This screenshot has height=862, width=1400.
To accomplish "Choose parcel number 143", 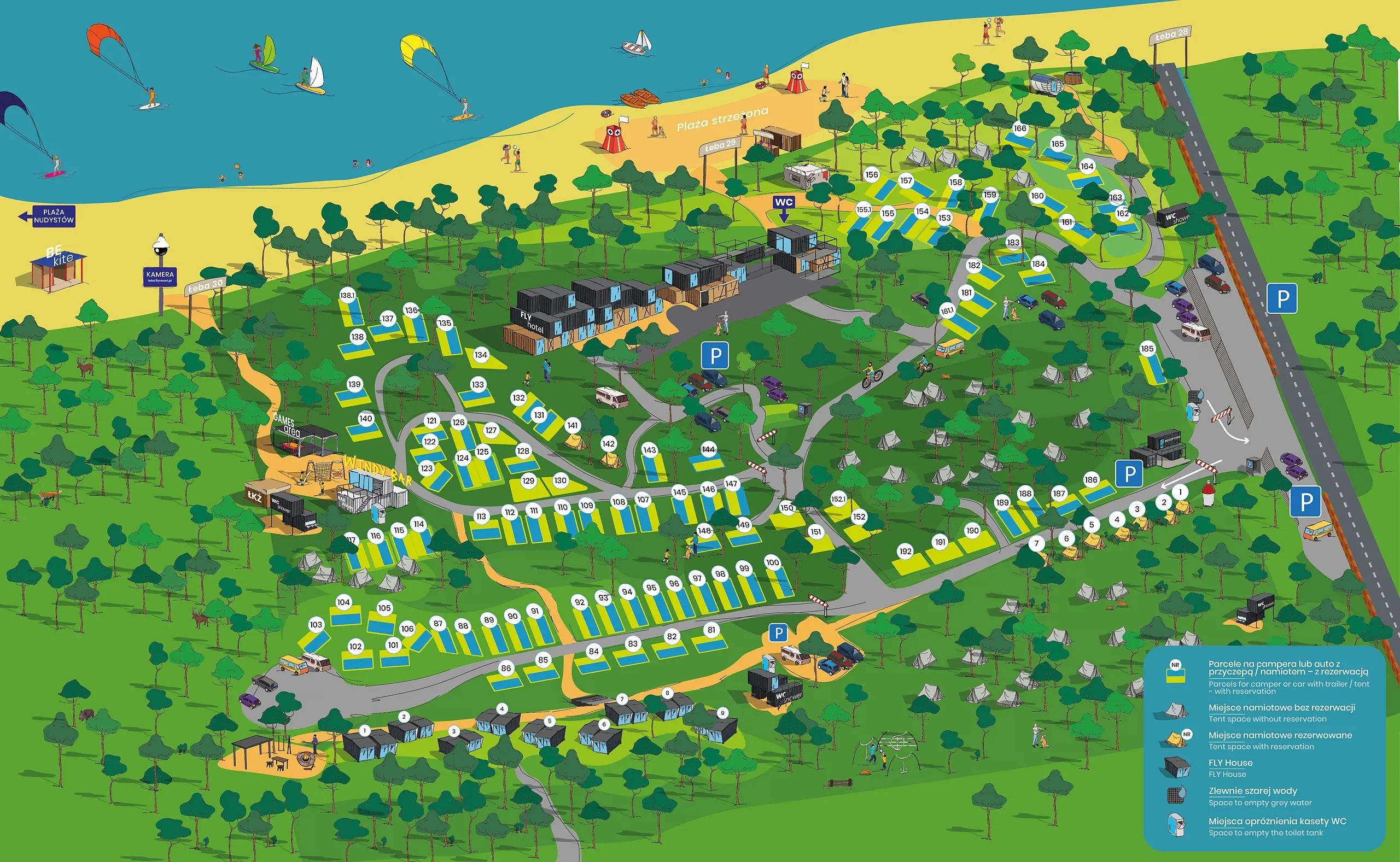I will click(x=650, y=450).
